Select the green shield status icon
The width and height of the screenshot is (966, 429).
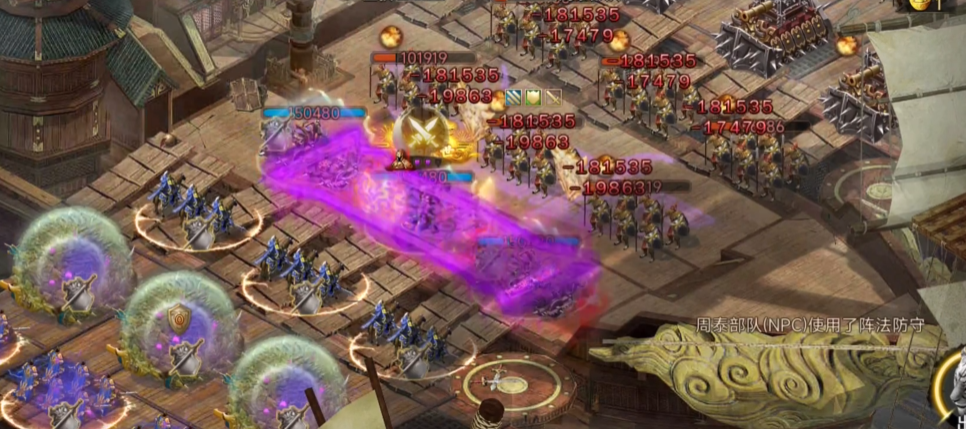point(534,97)
